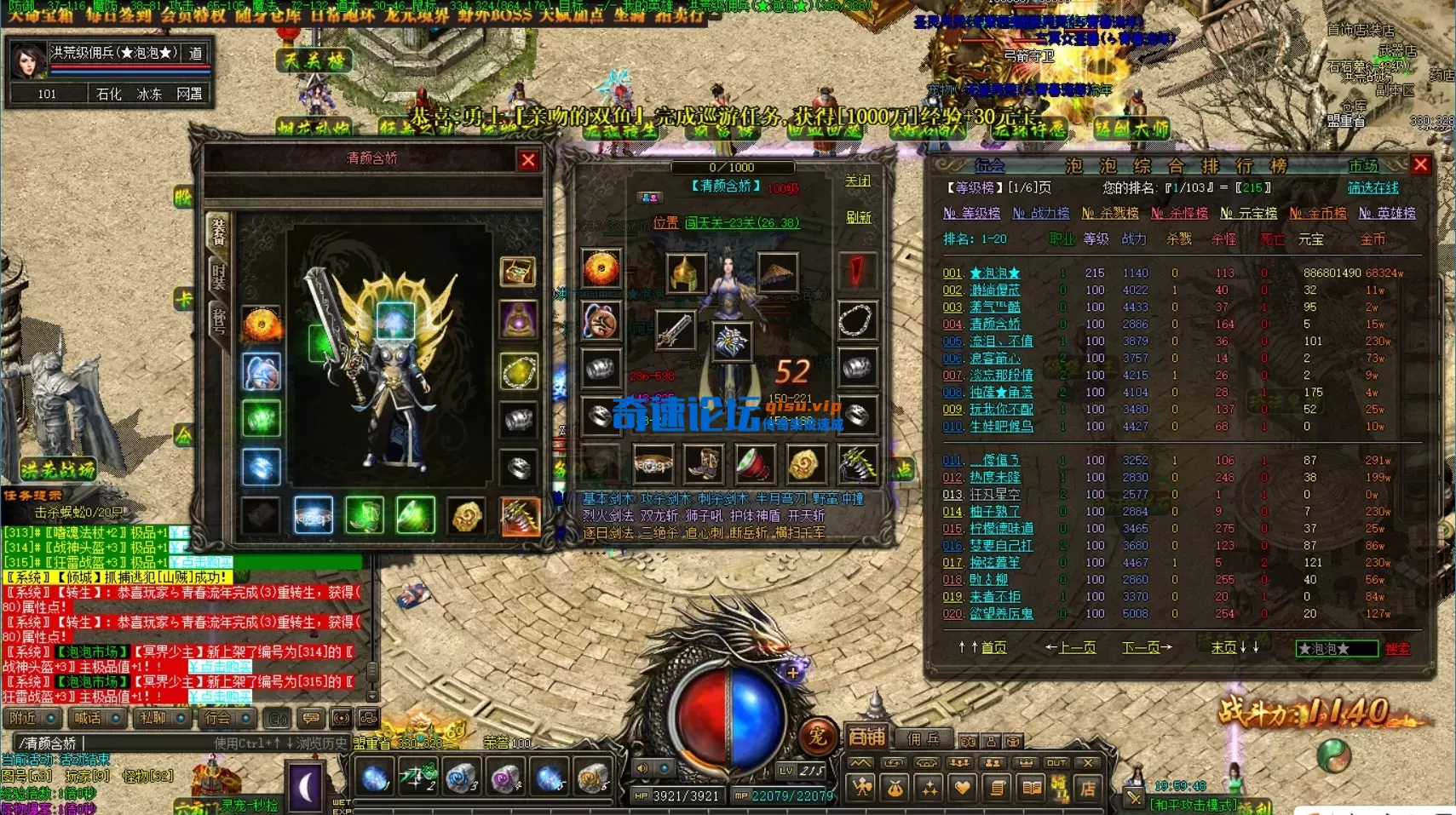
Task: Open the 元宝榜 ranking list
Action: coord(1248,213)
